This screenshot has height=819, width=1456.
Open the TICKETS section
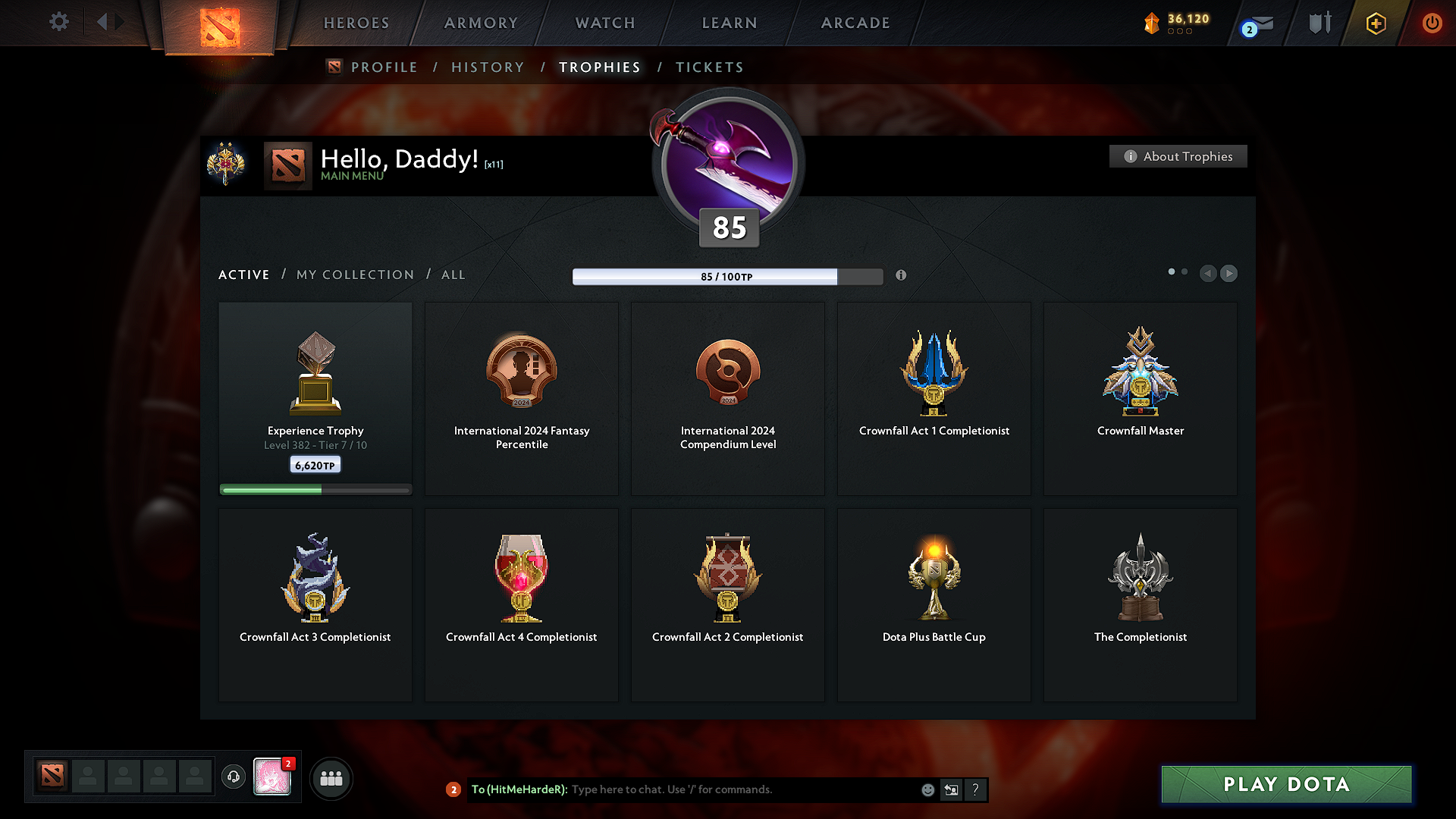709,67
